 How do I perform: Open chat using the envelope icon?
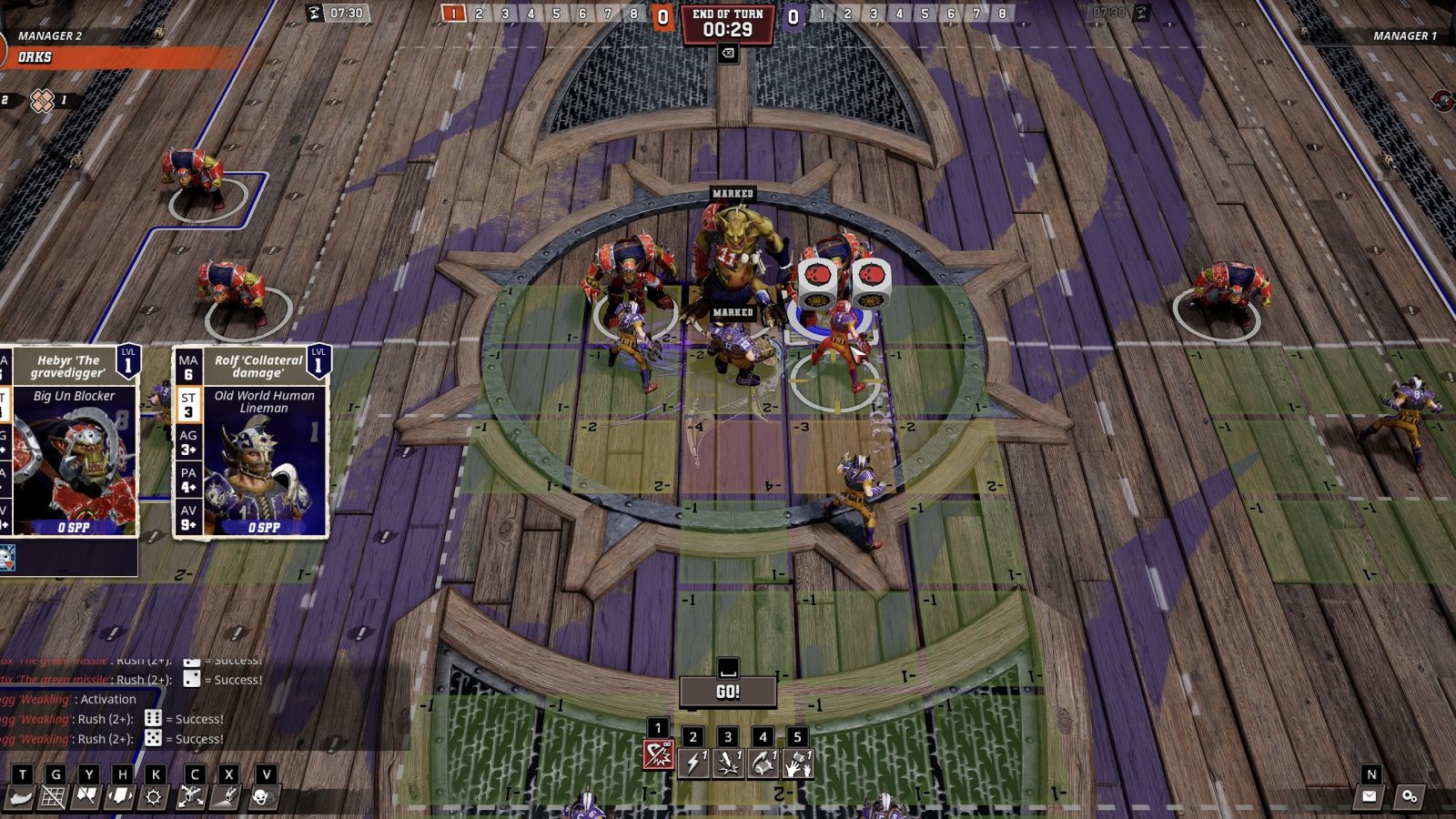point(1370,794)
